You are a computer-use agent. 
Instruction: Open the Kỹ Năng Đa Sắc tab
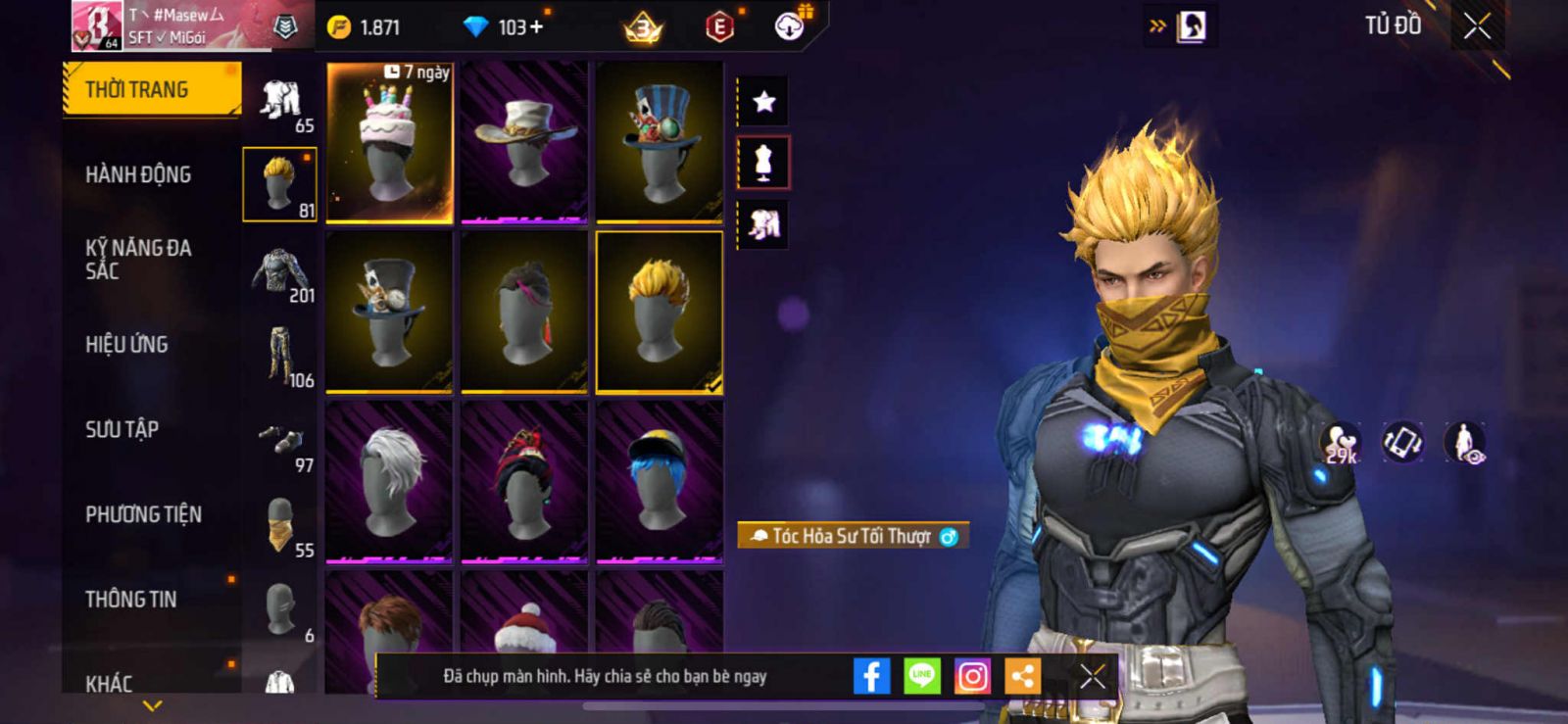click(x=138, y=260)
